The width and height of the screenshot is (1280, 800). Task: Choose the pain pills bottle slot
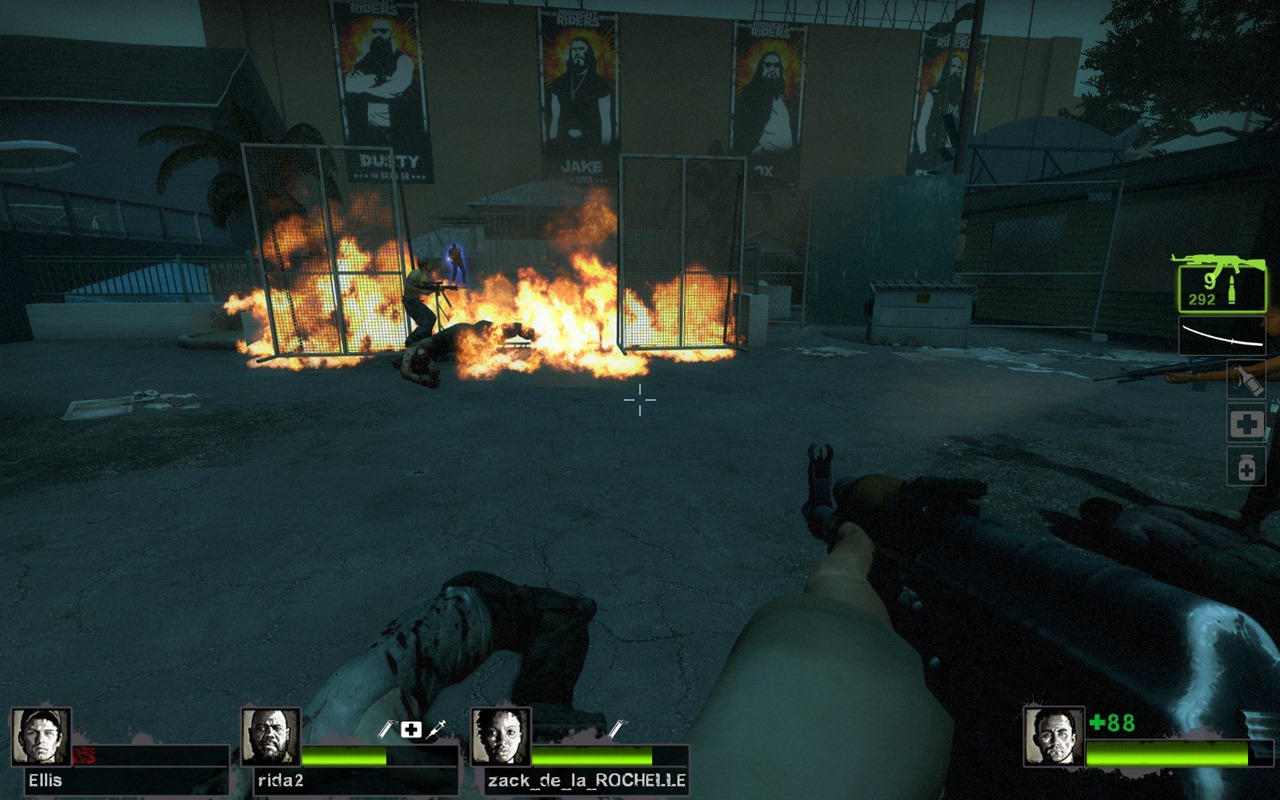[1246, 466]
